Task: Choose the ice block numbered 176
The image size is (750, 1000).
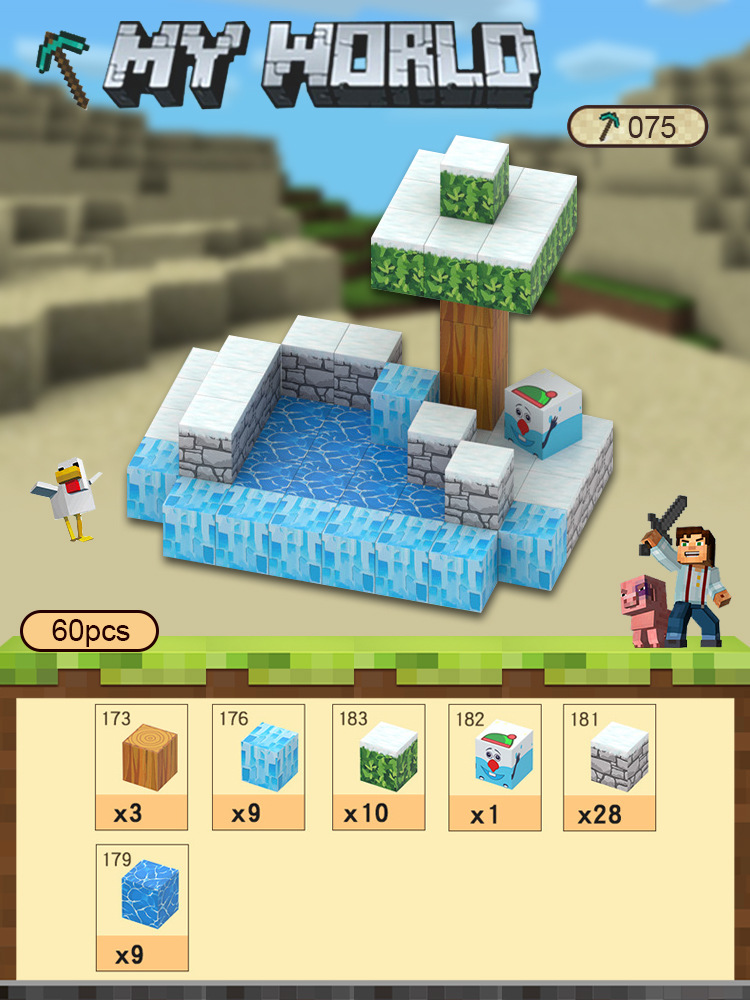Action: point(258,766)
